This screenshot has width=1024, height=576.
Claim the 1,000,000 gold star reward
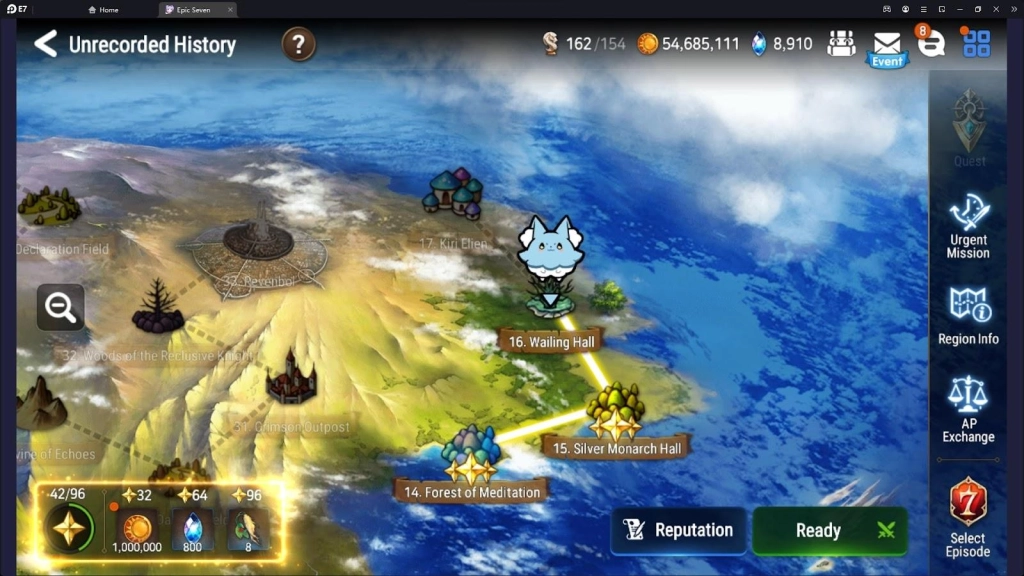pyautogui.click(x=137, y=527)
